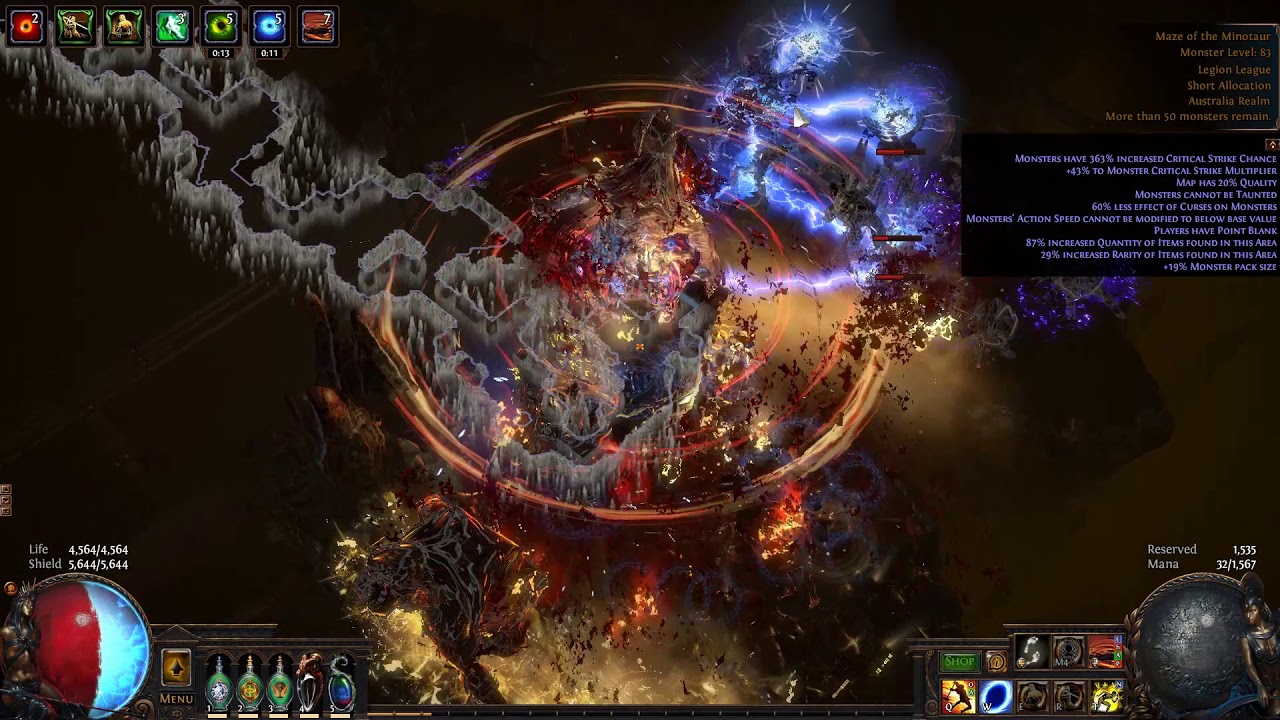Click the gold level-up arrow button
The image size is (1280, 720).
point(176,668)
